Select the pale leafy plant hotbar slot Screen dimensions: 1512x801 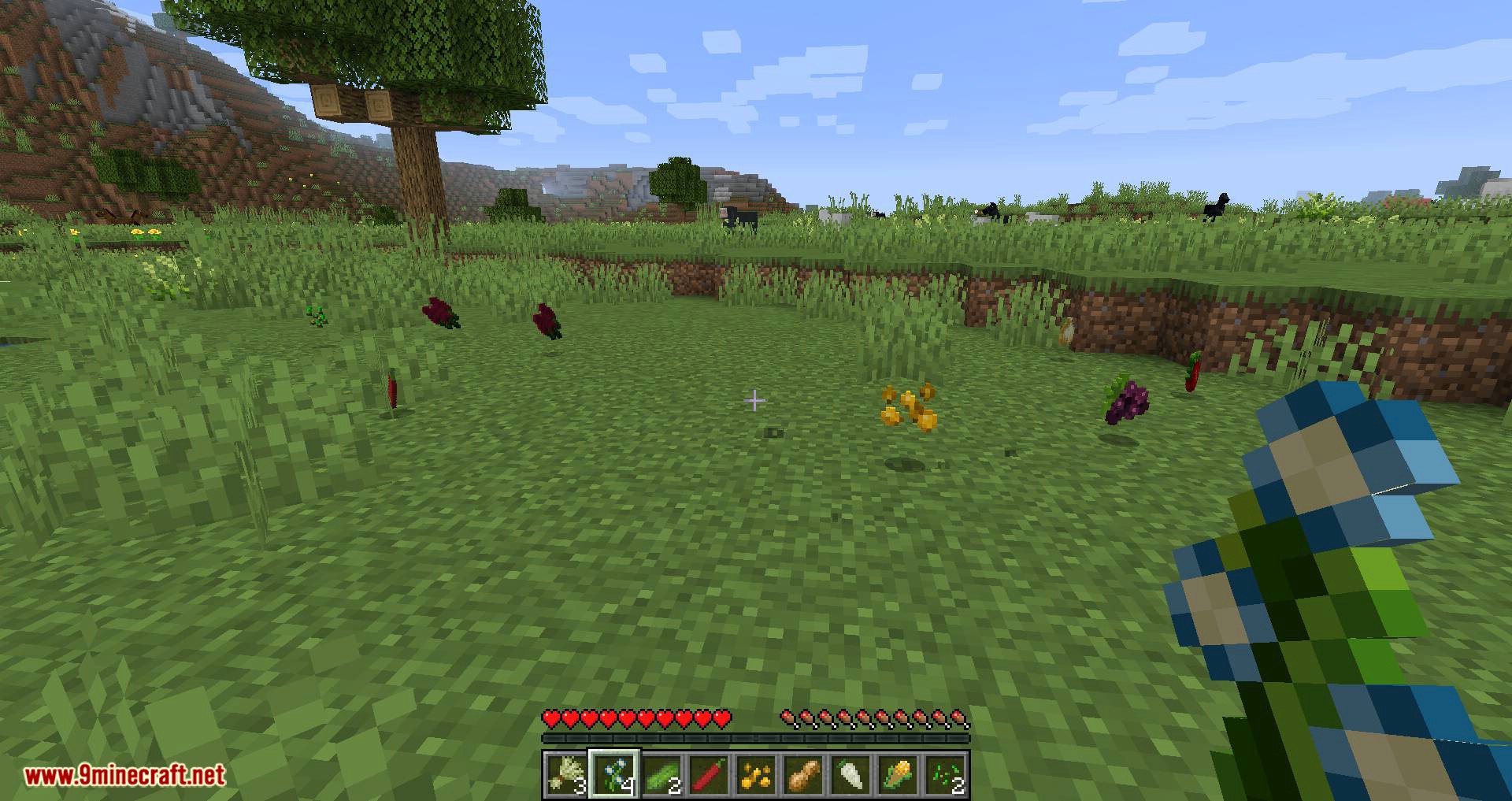(567, 774)
